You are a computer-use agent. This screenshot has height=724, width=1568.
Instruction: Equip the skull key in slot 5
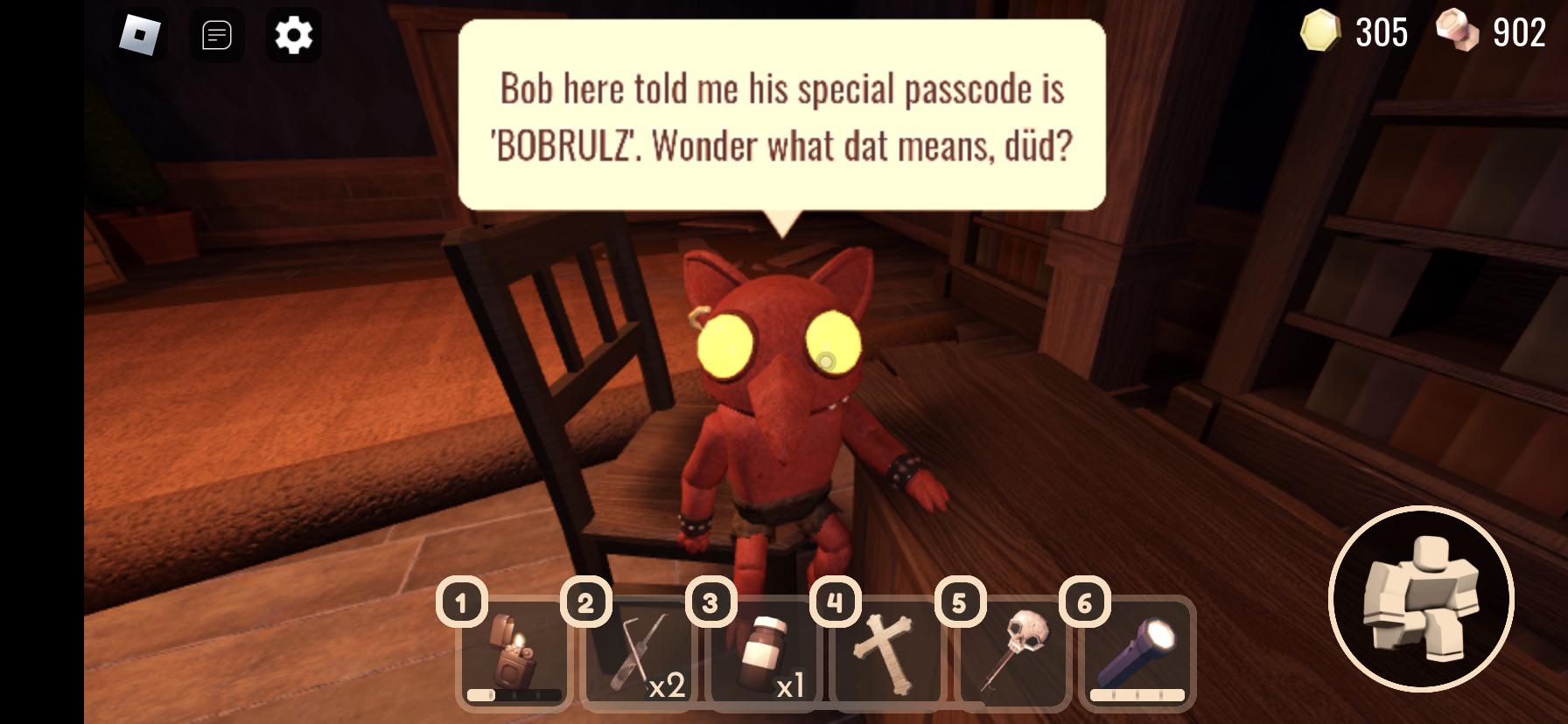tap(1015, 651)
